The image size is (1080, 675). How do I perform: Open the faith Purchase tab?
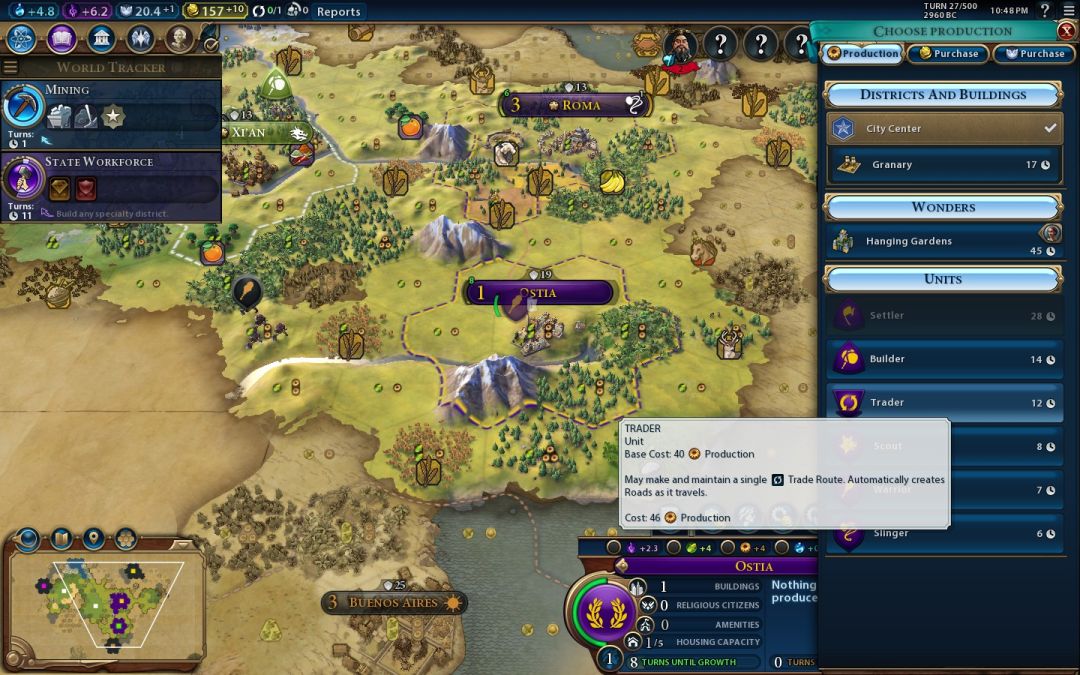tap(1034, 54)
